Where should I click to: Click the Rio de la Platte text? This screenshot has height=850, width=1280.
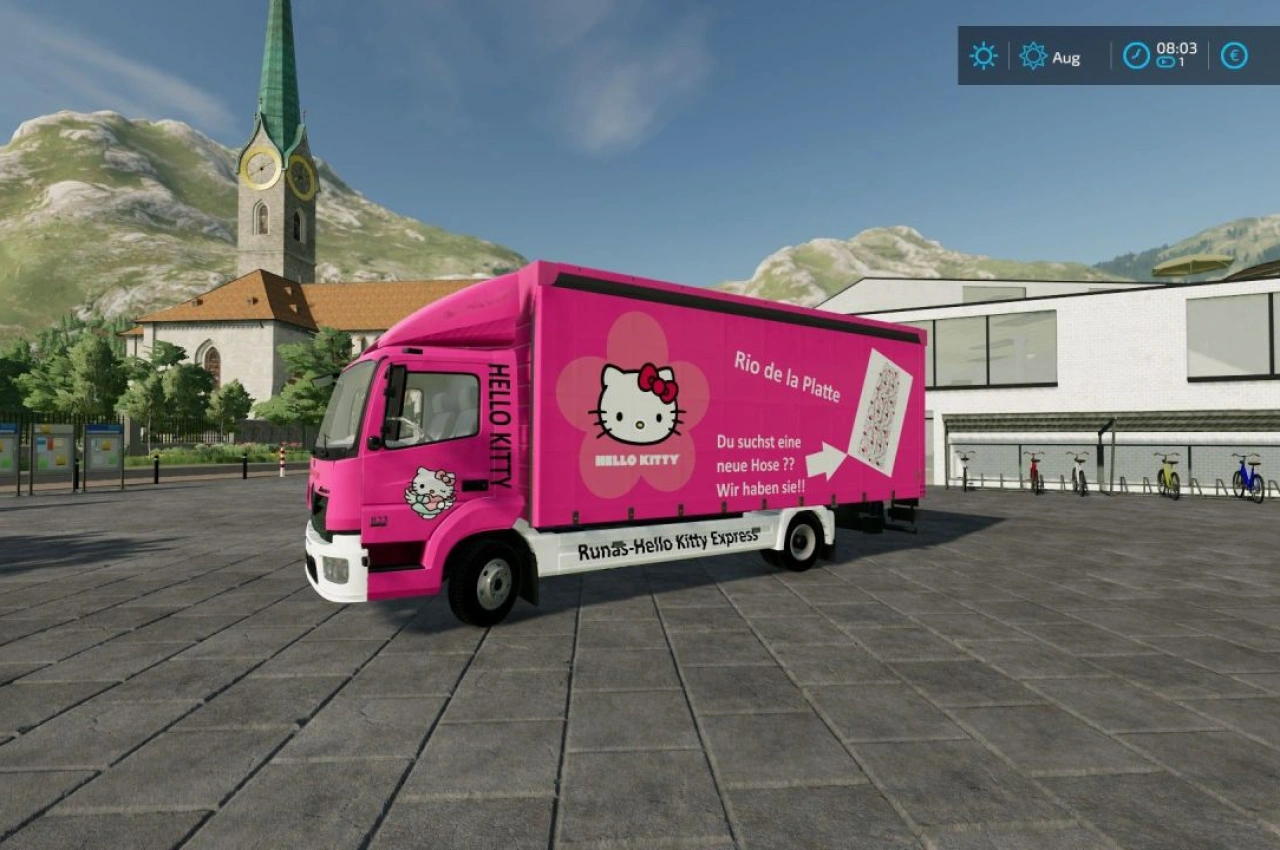(x=787, y=376)
